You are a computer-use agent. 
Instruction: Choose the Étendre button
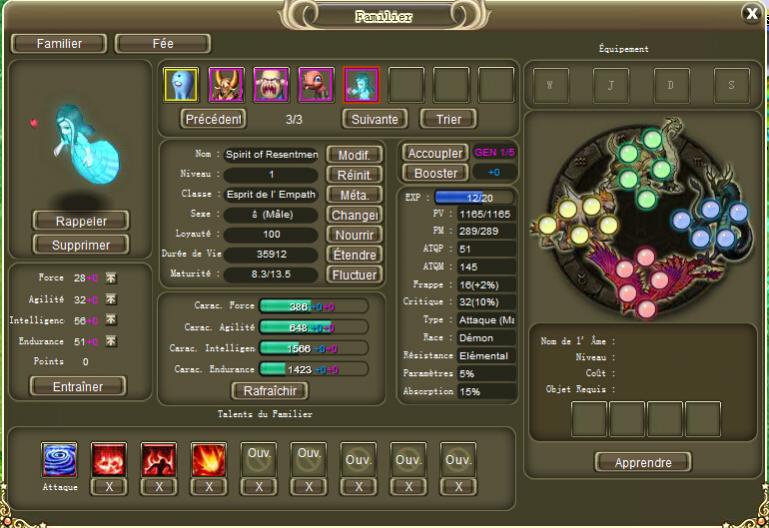(x=355, y=255)
